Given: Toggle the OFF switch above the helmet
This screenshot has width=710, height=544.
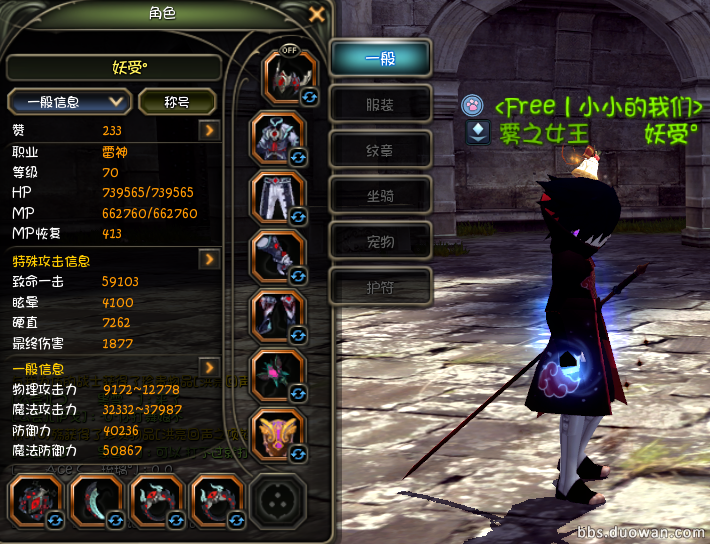Looking at the screenshot, I should pos(290,48).
